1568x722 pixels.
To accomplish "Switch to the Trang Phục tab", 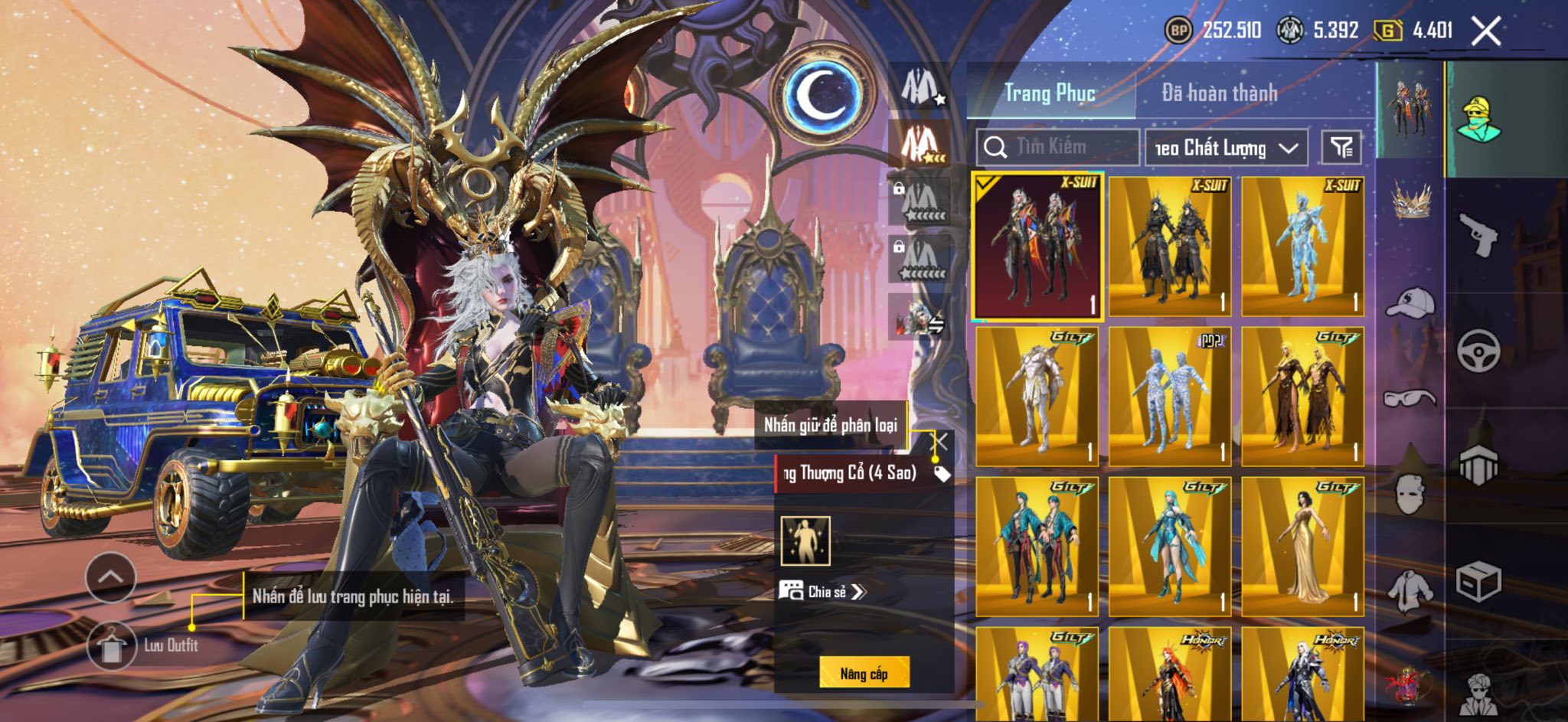I will (x=1050, y=93).
